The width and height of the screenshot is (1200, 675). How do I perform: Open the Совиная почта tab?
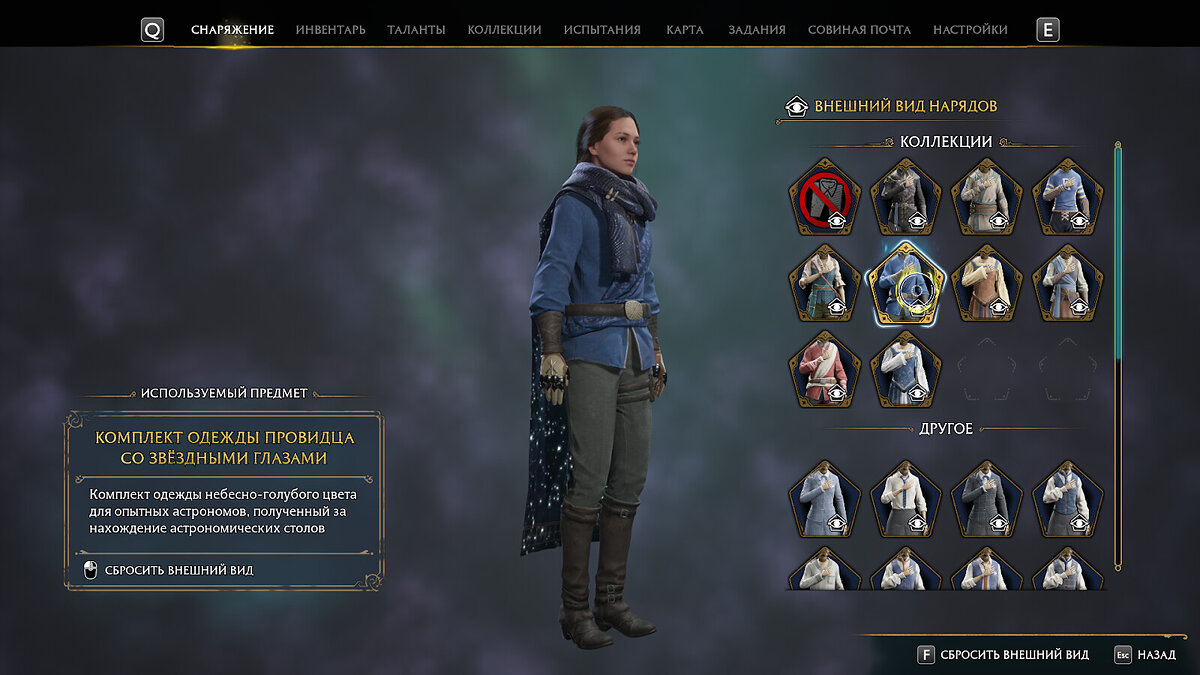859,30
